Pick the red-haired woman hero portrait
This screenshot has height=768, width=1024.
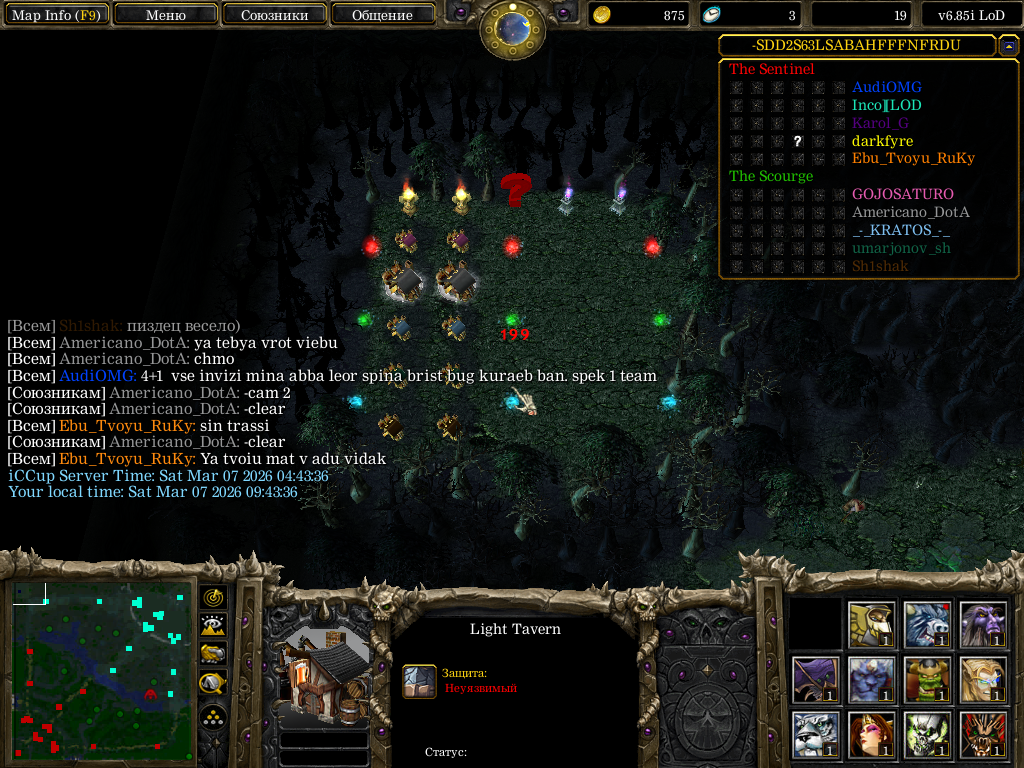pyautogui.click(x=872, y=735)
